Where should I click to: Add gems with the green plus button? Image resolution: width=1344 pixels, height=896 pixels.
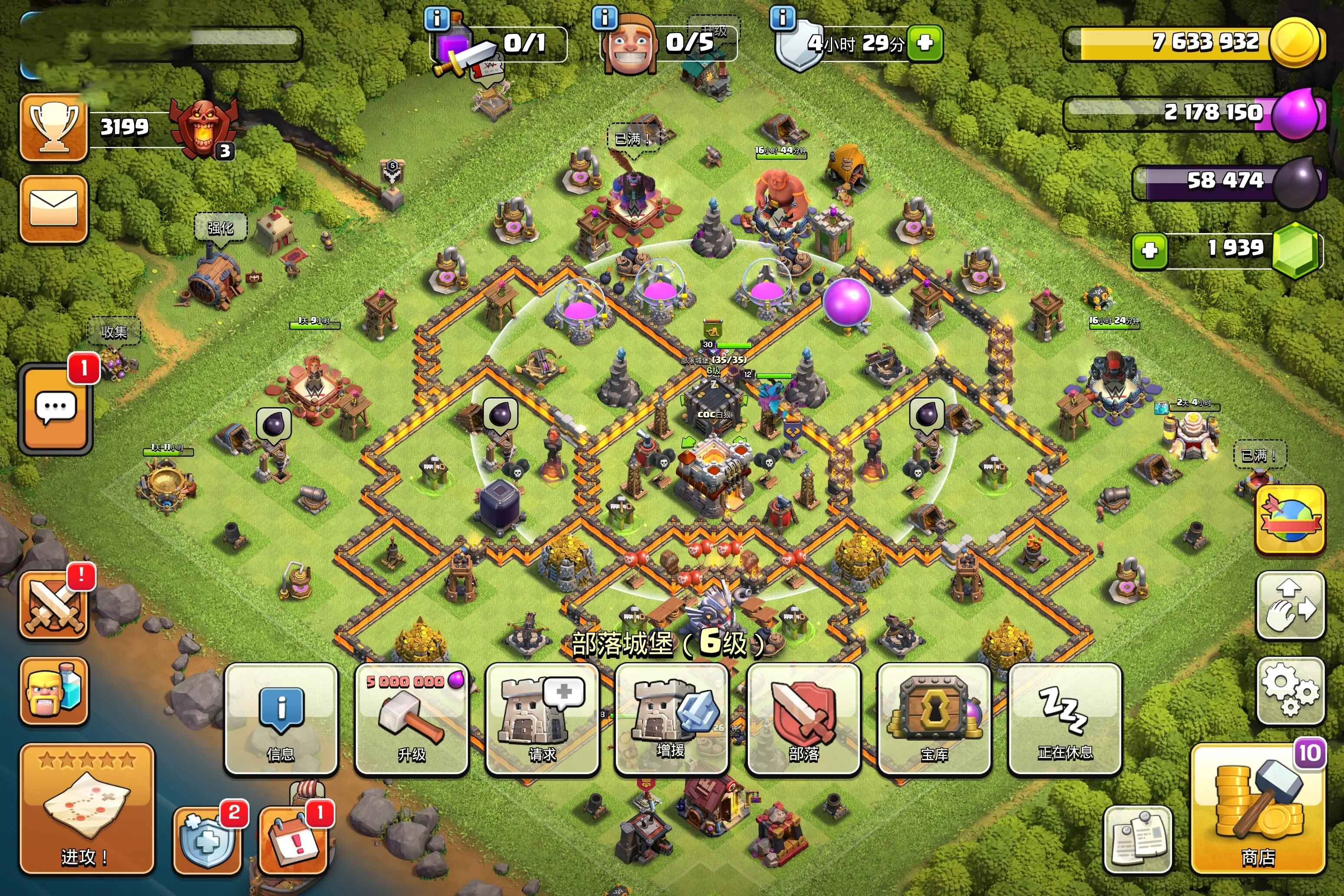[1150, 250]
